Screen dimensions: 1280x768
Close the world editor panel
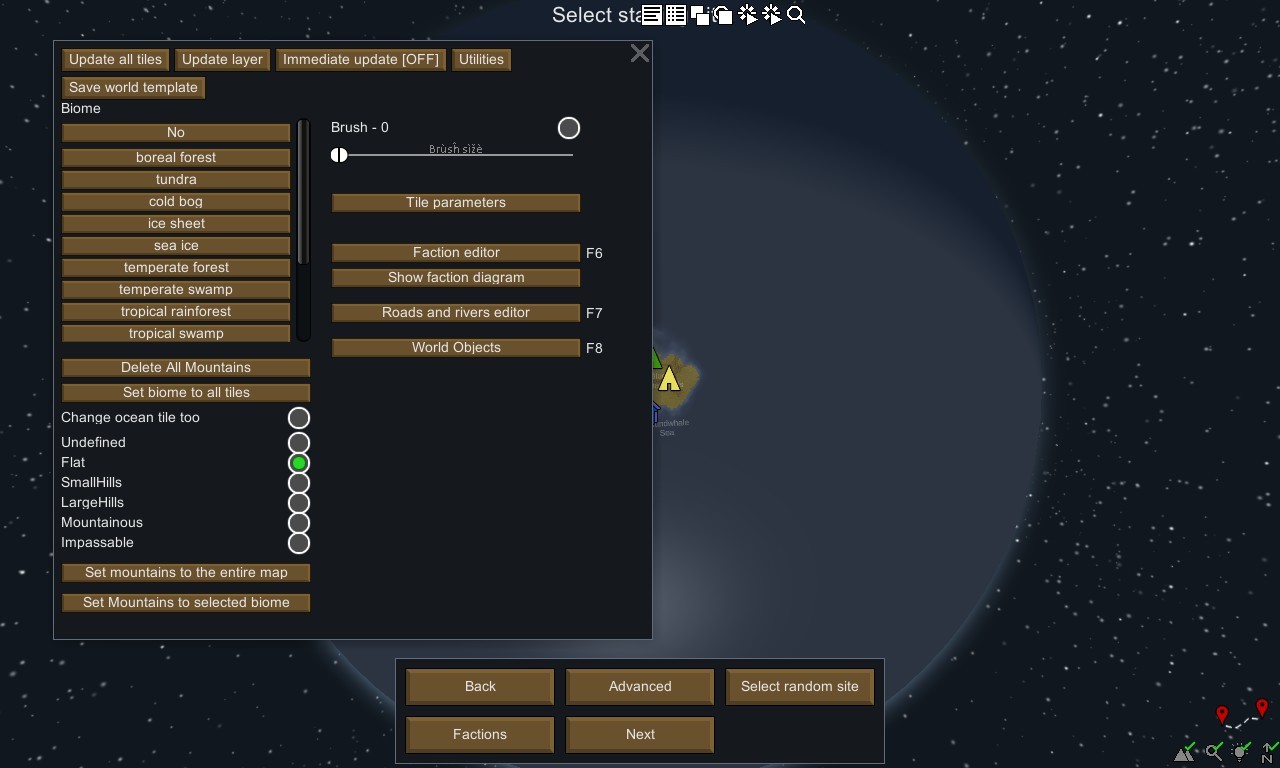(640, 54)
